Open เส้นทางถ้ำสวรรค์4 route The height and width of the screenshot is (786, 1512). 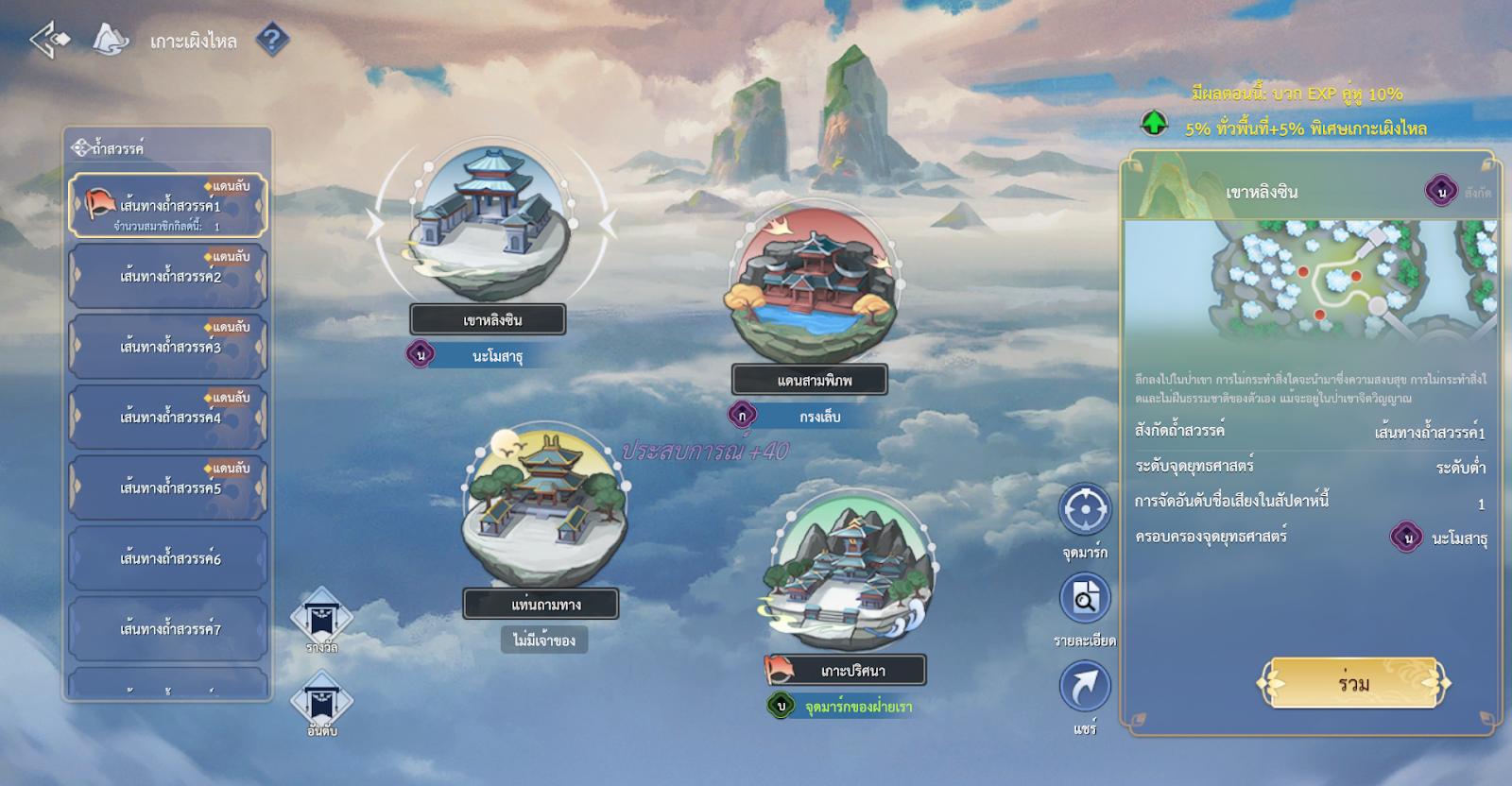[168, 417]
